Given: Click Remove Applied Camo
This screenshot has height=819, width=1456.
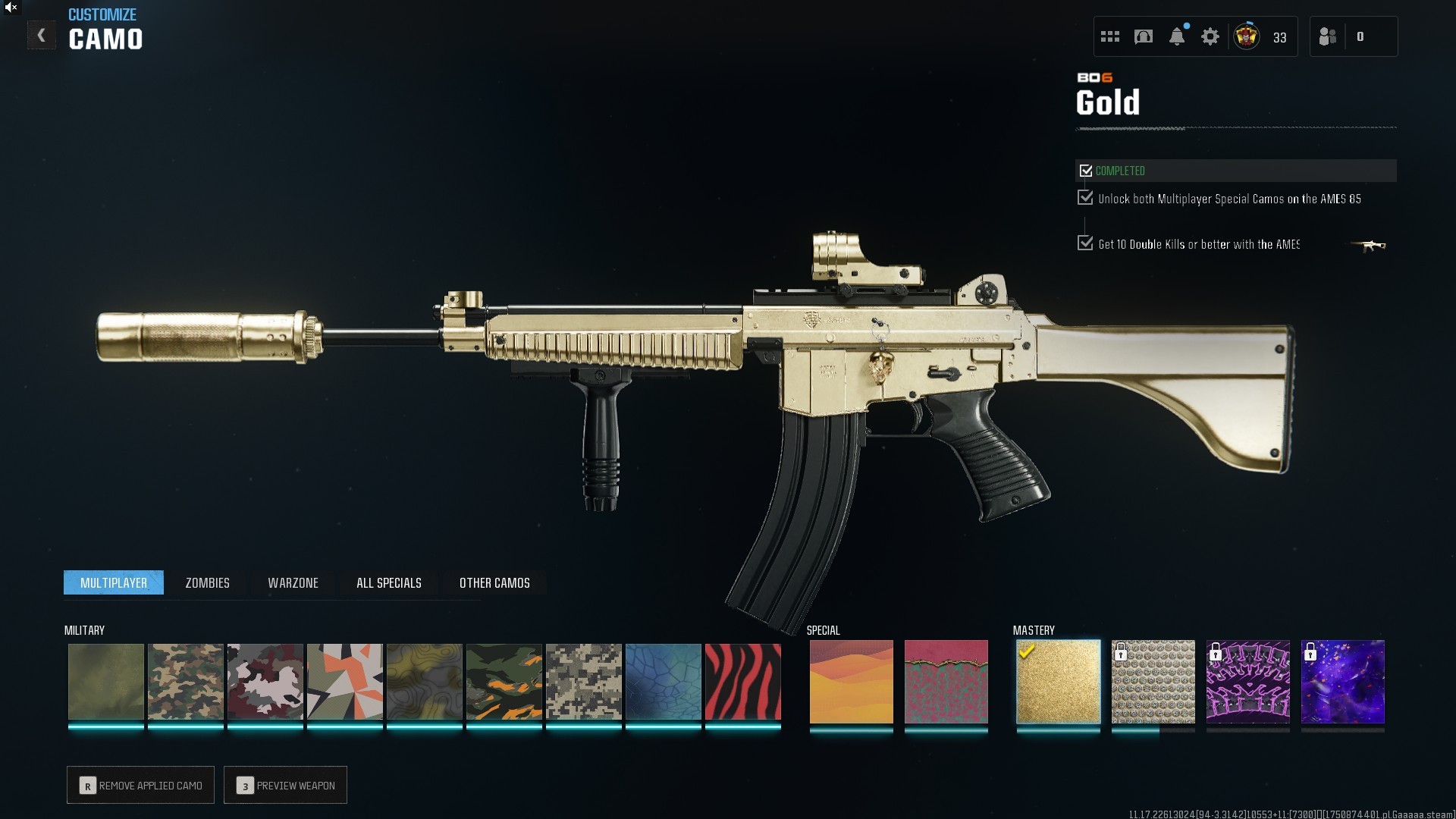Looking at the screenshot, I should tap(140, 785).
